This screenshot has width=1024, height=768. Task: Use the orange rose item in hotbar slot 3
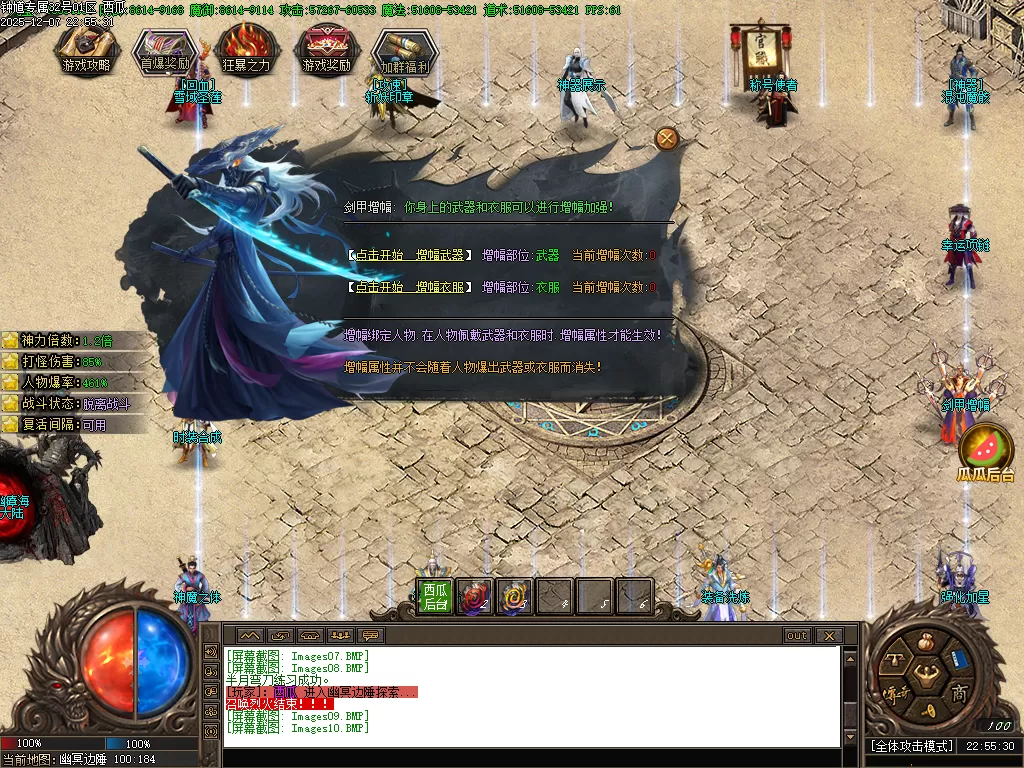pyautogui.click(x=514, y=597)
